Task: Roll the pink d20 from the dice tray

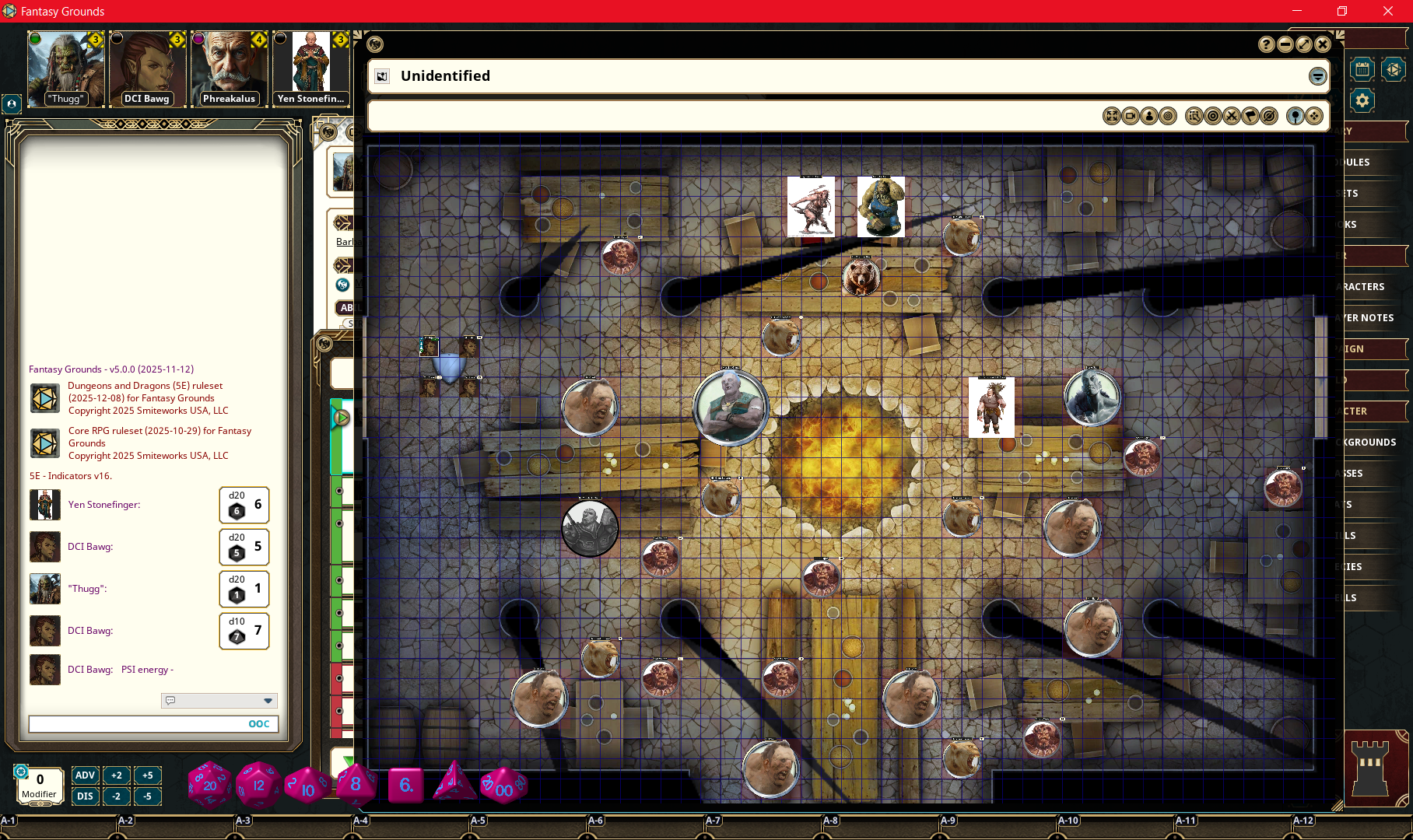Action: pos(209,784)
